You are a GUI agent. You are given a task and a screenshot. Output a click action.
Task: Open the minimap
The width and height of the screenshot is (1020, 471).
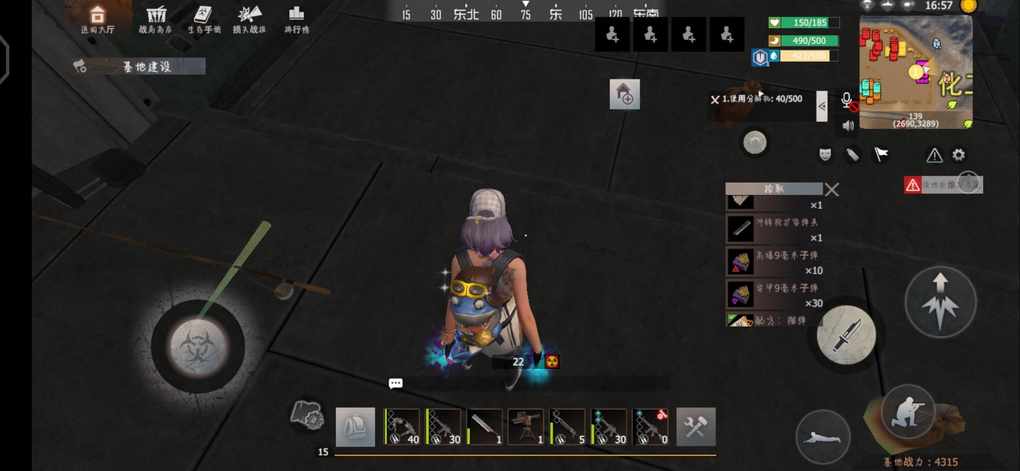(916, 72)
